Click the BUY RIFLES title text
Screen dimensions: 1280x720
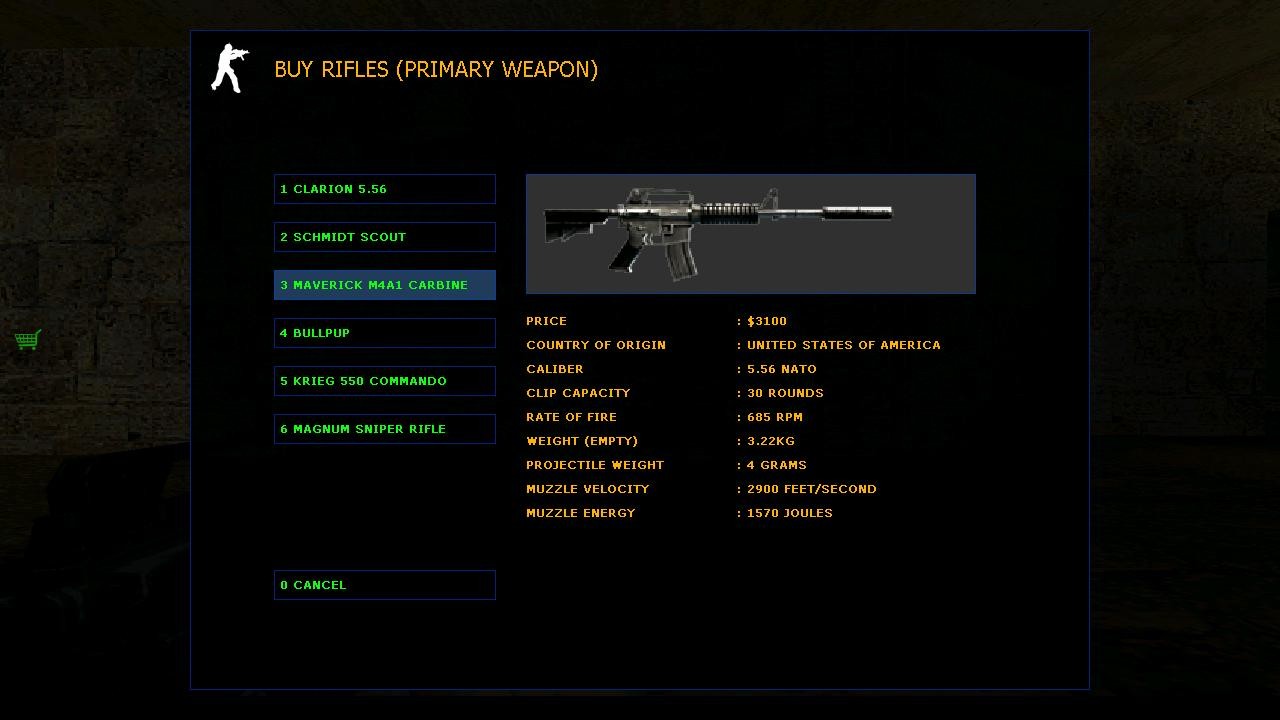coord(437,69)
